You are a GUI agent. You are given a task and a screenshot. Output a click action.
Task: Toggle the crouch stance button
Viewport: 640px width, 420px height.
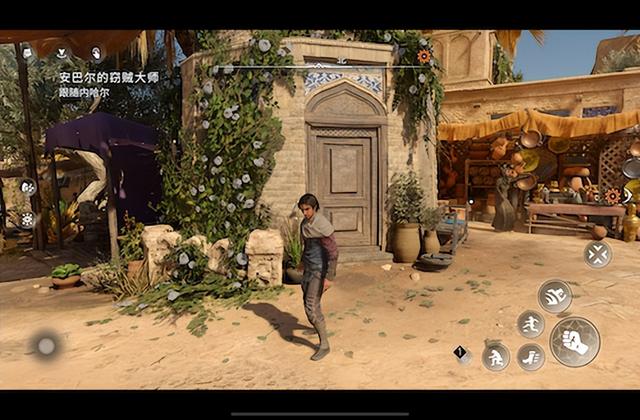tap(495, 357)
